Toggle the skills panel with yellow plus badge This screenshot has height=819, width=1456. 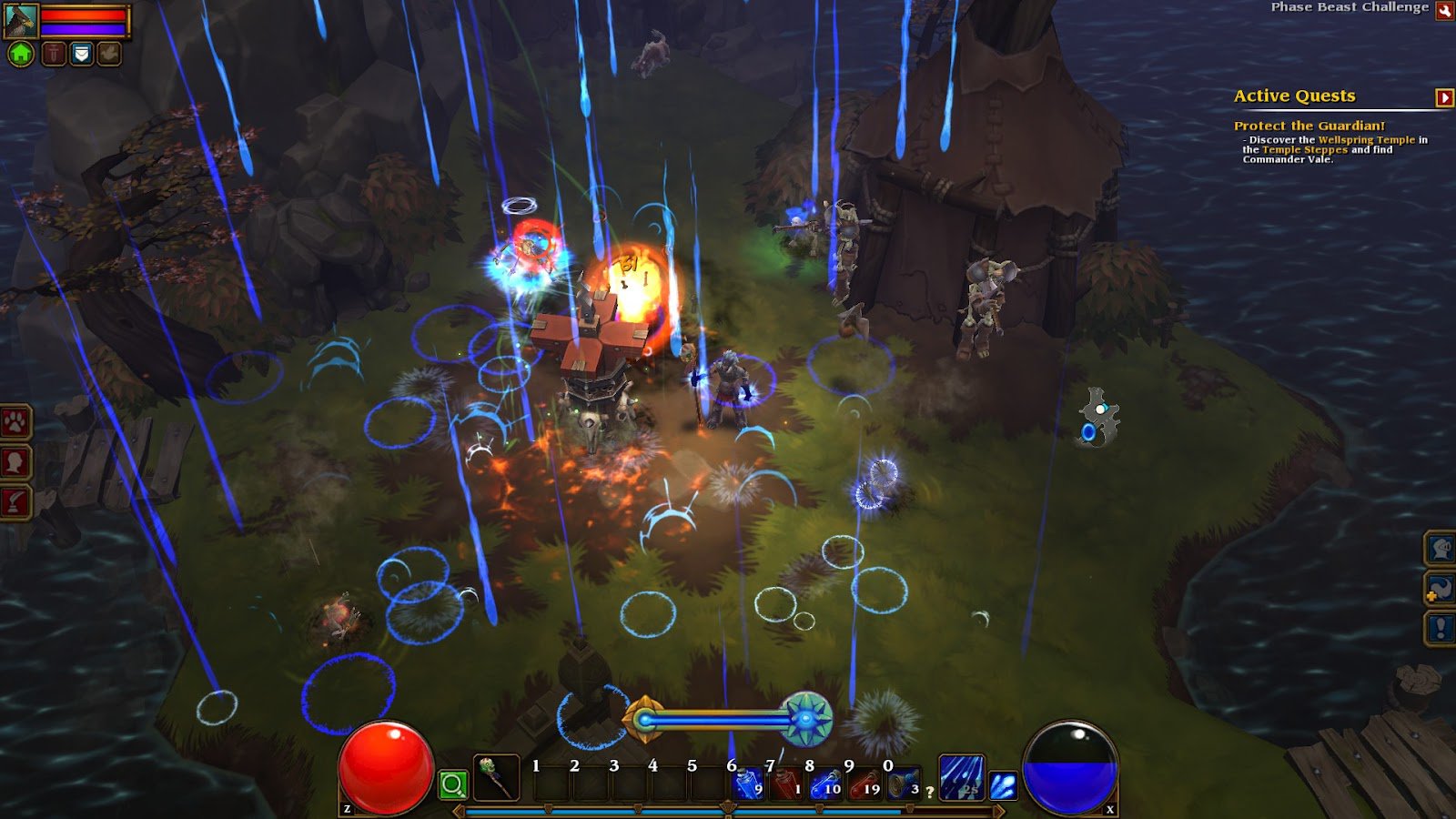point(1442,589)
